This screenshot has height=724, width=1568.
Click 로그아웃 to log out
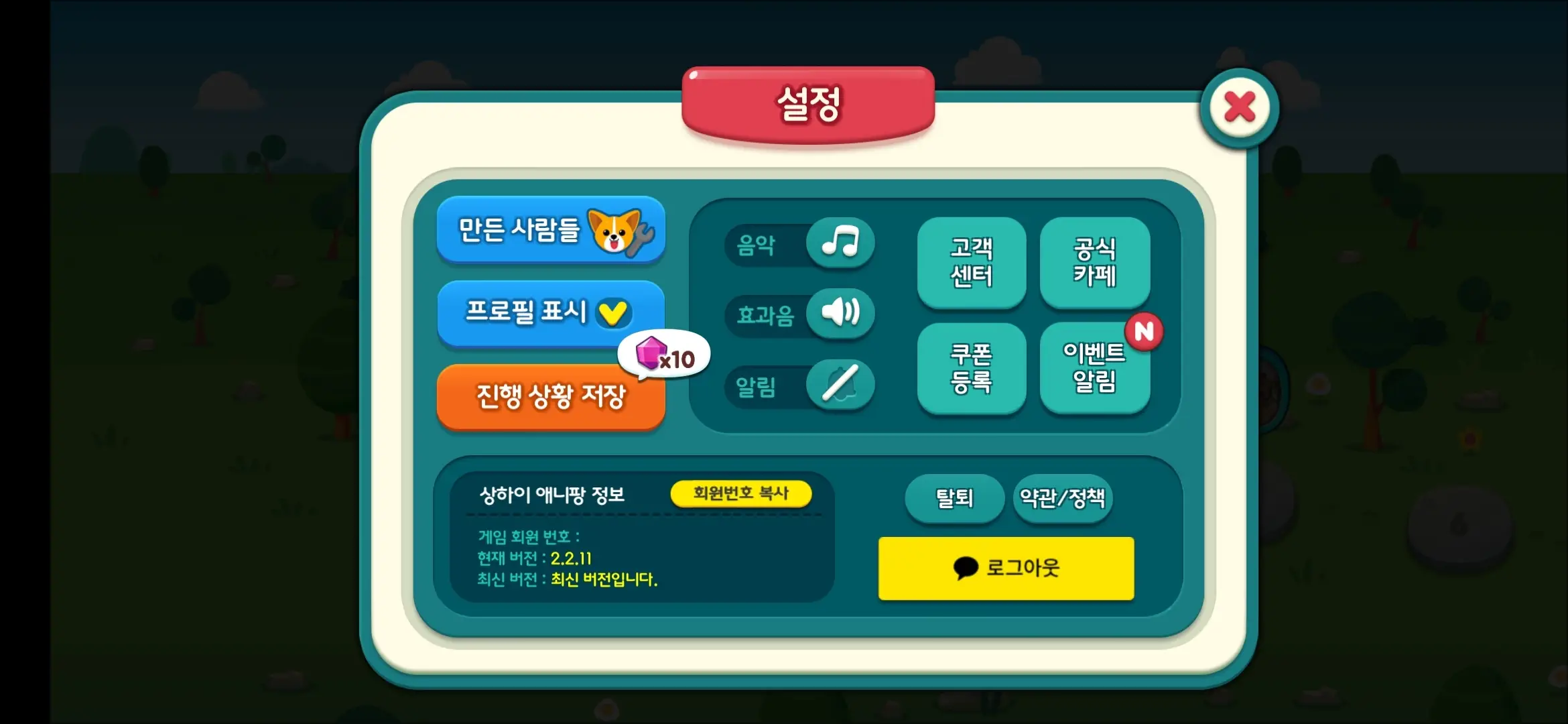tap(1005, 568)
